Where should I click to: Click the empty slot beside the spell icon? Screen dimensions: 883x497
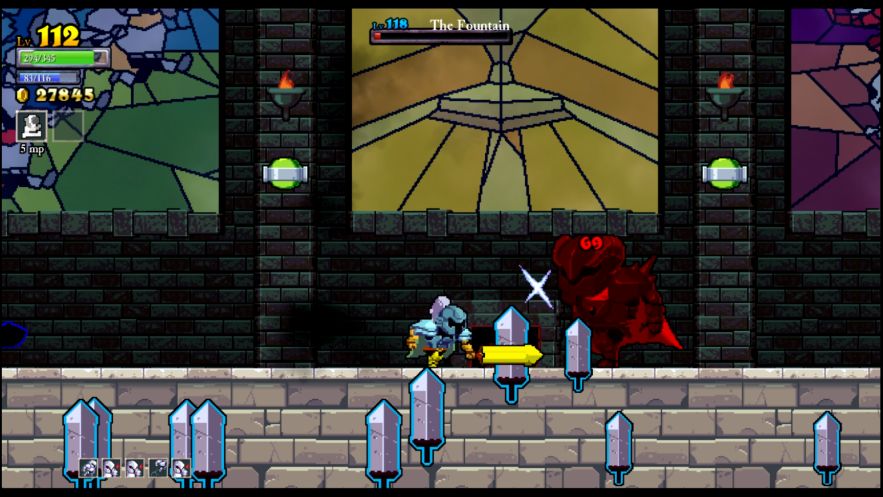(67, 125)
